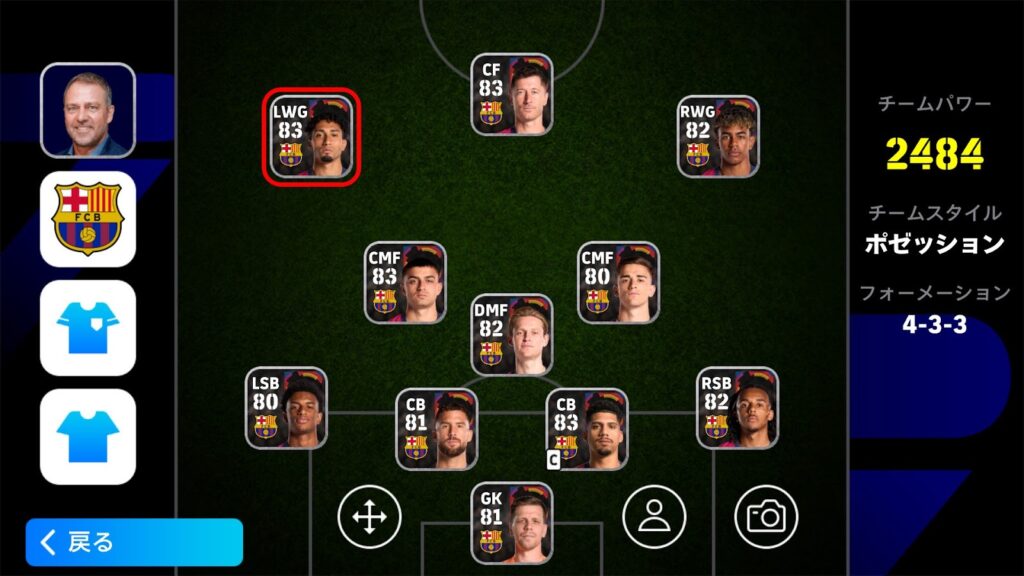Open the player silhouette icon button
Image resolution: width=1024 pixels, height=576 pixels.
(x=654, y=517)
